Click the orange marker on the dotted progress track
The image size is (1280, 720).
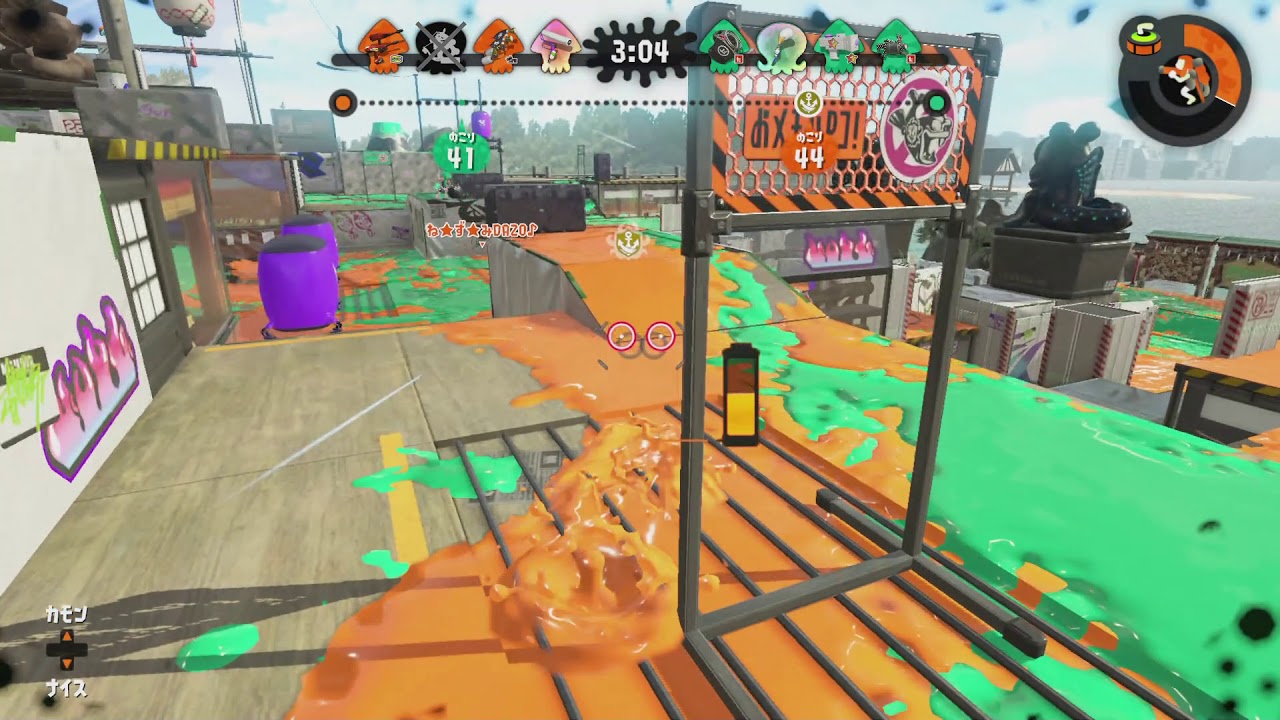click(x=345, y=101)
